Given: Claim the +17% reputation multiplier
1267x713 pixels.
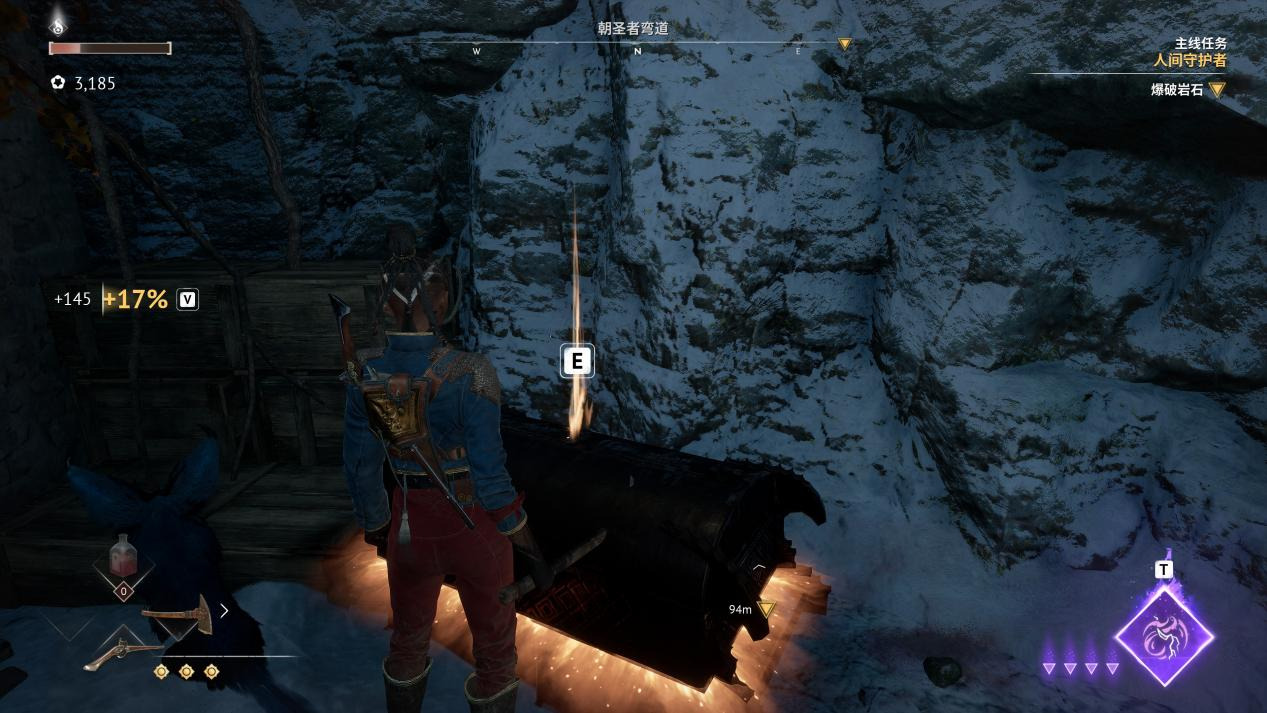Looking at the screenshot, I should (135, 299).
